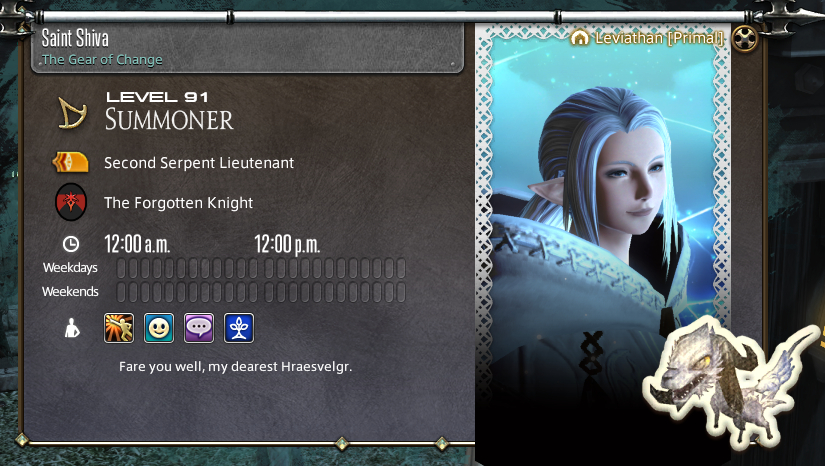Viewport: 825px width, 466px height.
Task: Click the smiley face activity icon
Action: 159,327
